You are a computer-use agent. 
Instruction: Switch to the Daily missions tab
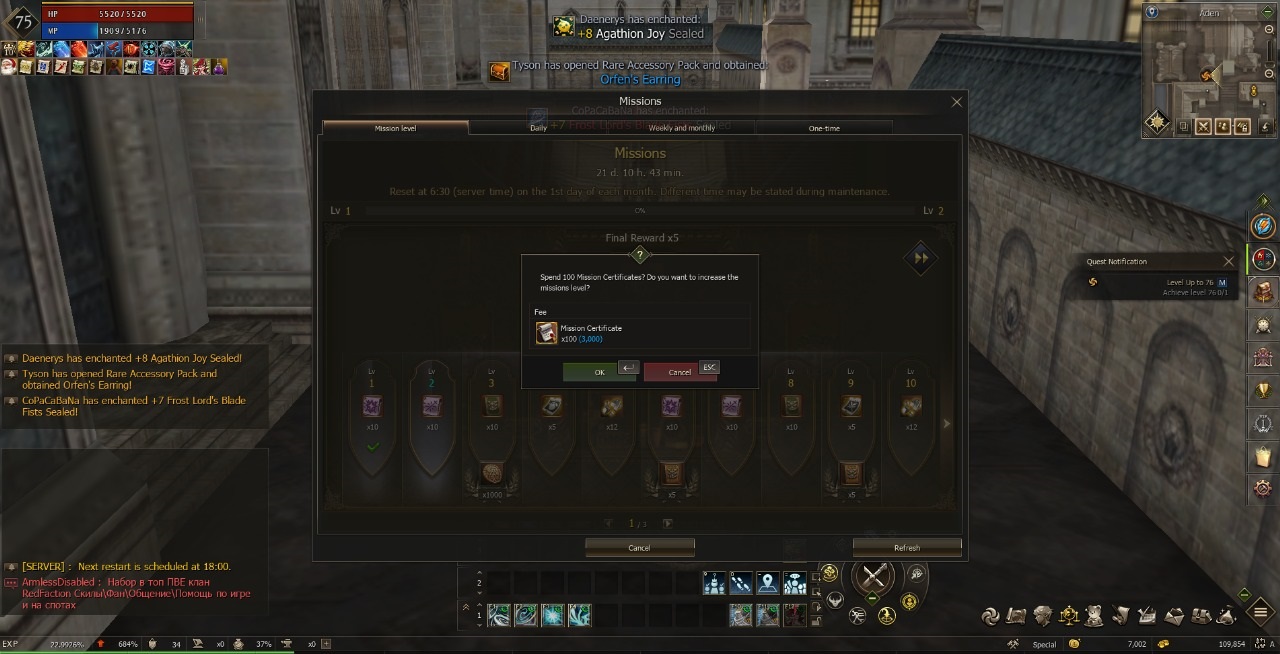(539, 128)
